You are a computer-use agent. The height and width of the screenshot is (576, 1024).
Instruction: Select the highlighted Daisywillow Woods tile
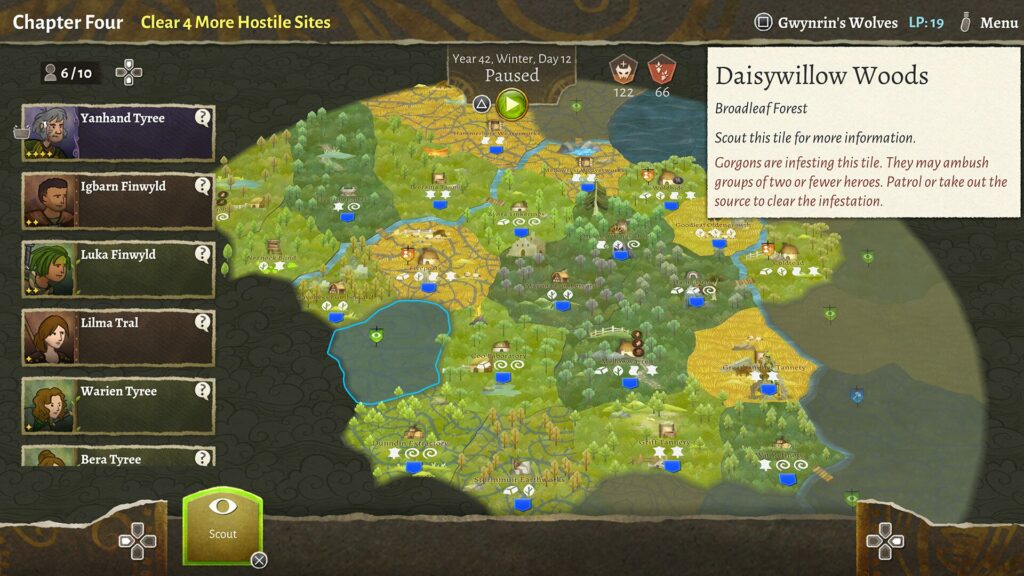387,350
